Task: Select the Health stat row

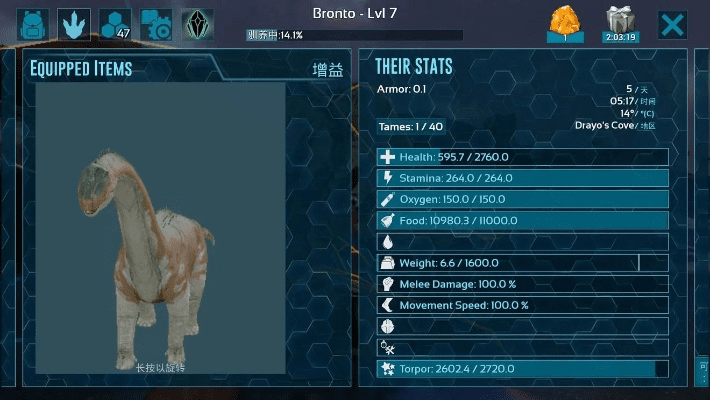Action: click(522, 157)
